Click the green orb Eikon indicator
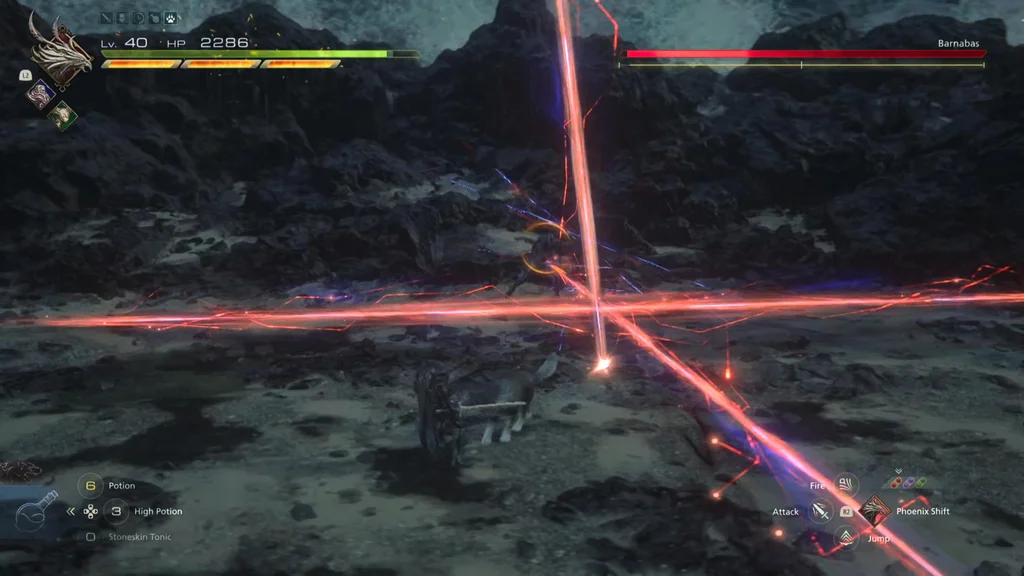 point(920,482)
